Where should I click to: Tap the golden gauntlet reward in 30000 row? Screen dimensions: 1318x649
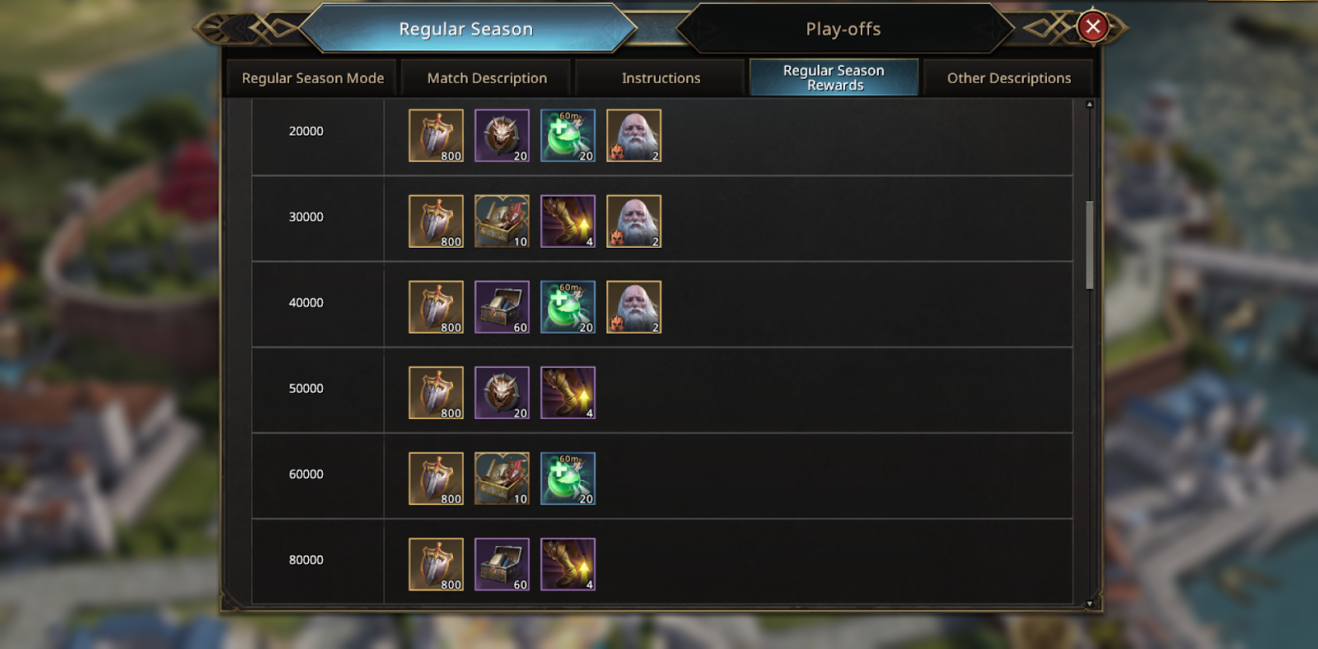tap(568, 222)
